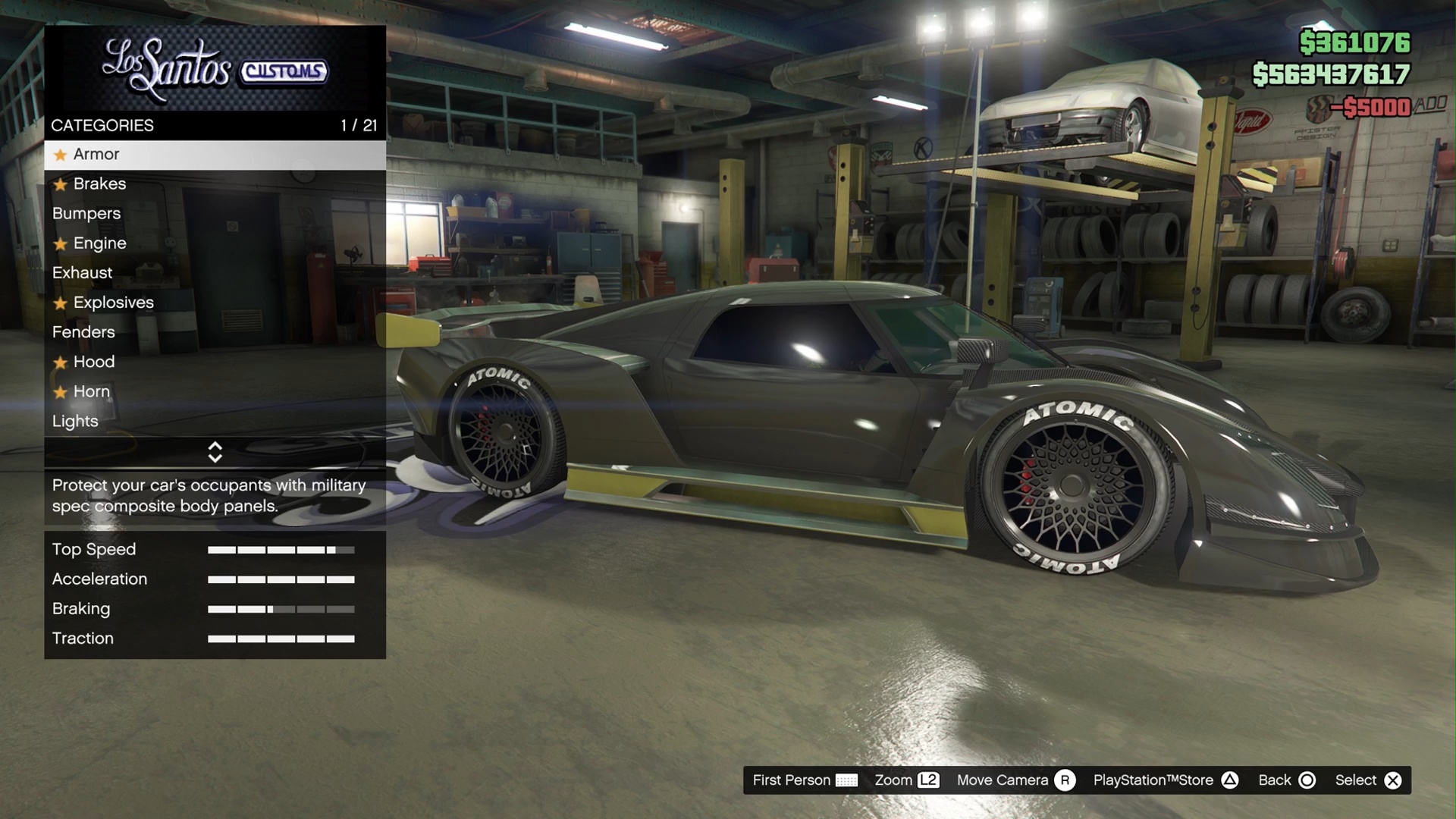Choose the Bumpers category

86,214
